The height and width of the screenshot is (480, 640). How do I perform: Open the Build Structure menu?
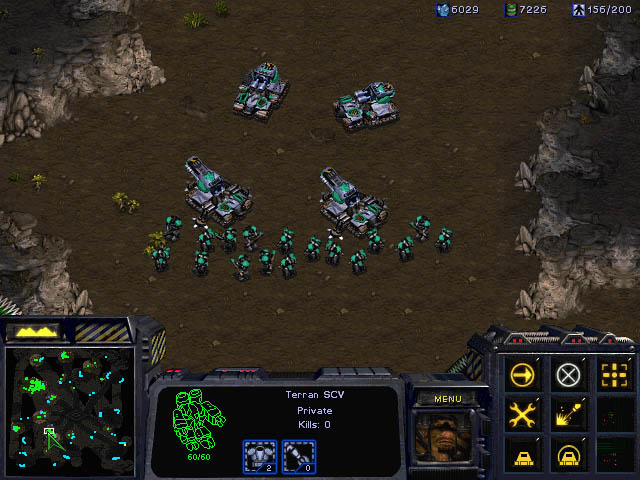click(x=523, y=453)
